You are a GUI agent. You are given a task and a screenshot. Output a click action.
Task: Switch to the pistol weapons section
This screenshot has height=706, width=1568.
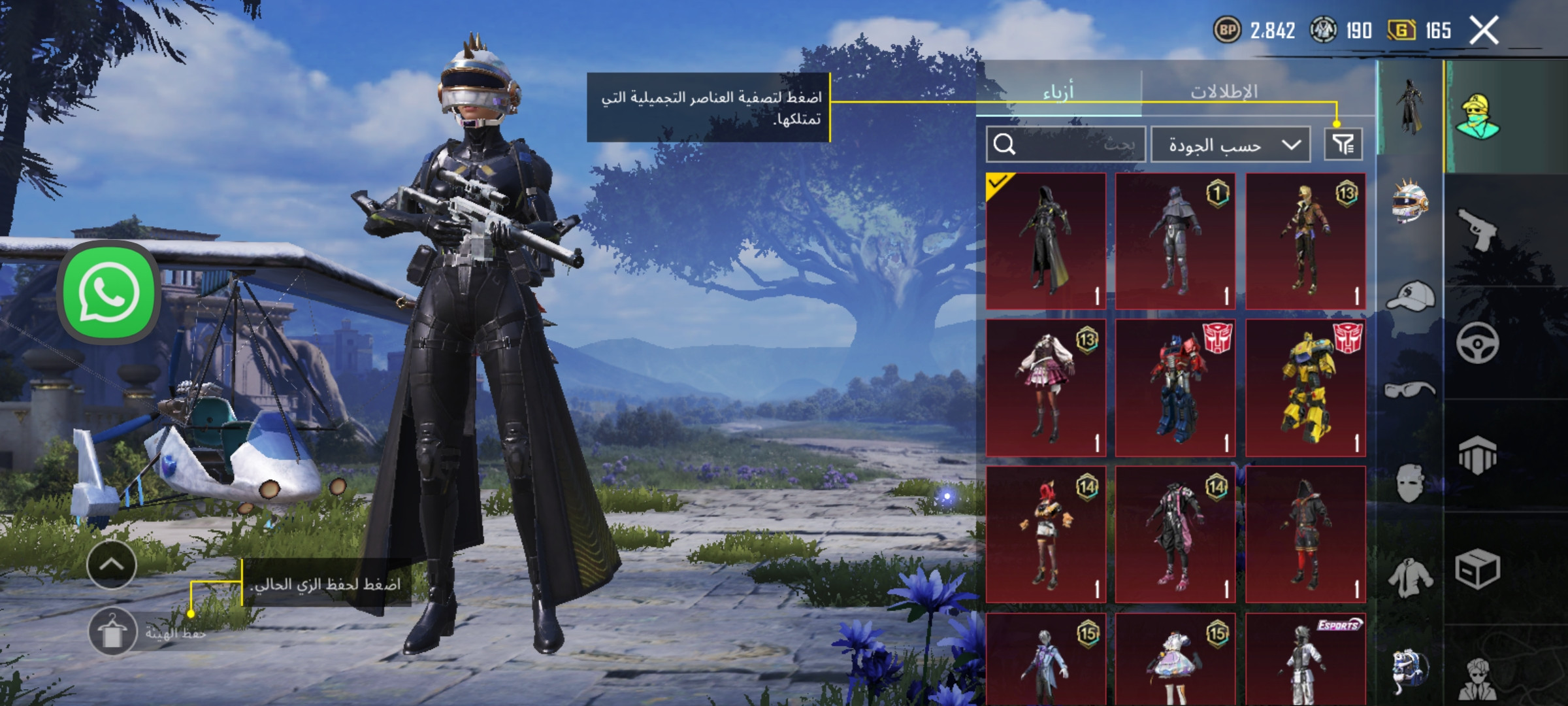(x=1478, y=229)
